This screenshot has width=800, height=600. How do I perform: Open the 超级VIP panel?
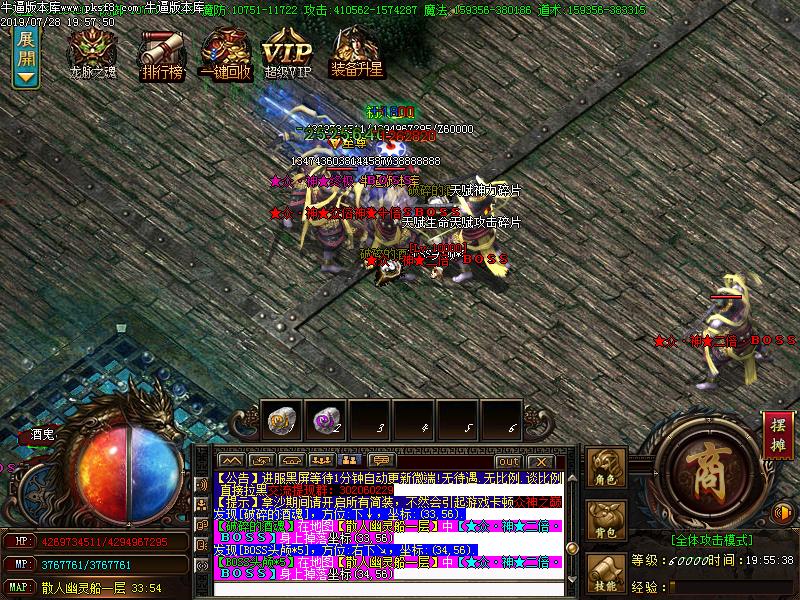coord(288,52)
